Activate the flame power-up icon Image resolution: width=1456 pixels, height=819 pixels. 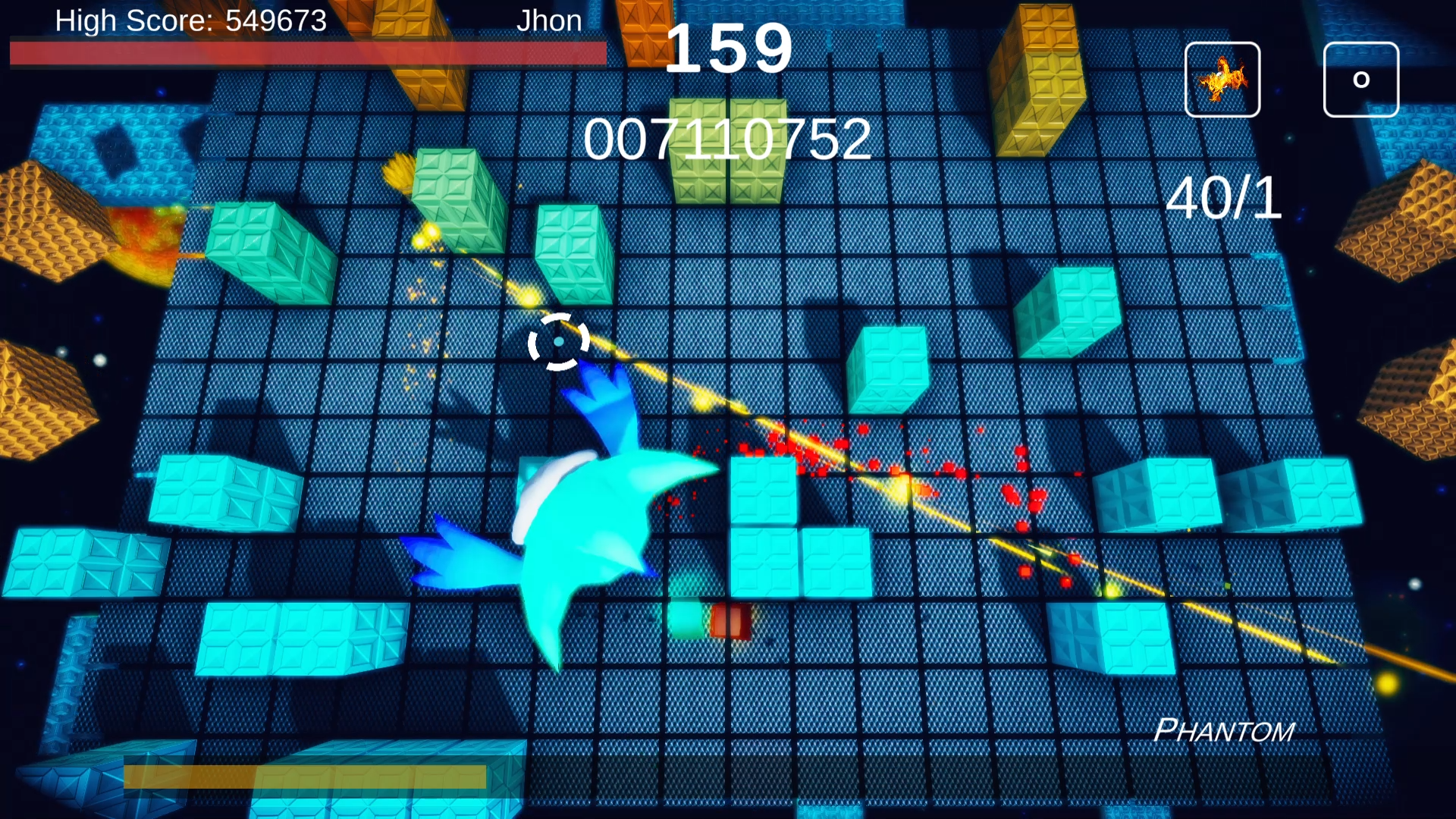1222,80
